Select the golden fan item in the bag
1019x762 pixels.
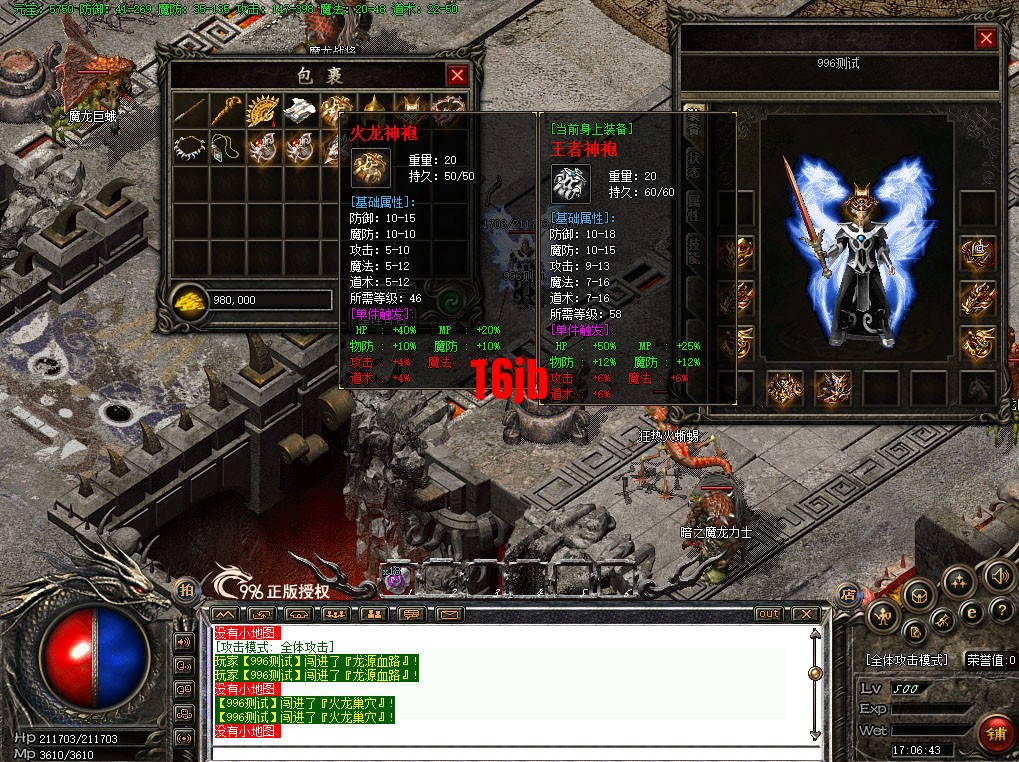coord(261,109)
